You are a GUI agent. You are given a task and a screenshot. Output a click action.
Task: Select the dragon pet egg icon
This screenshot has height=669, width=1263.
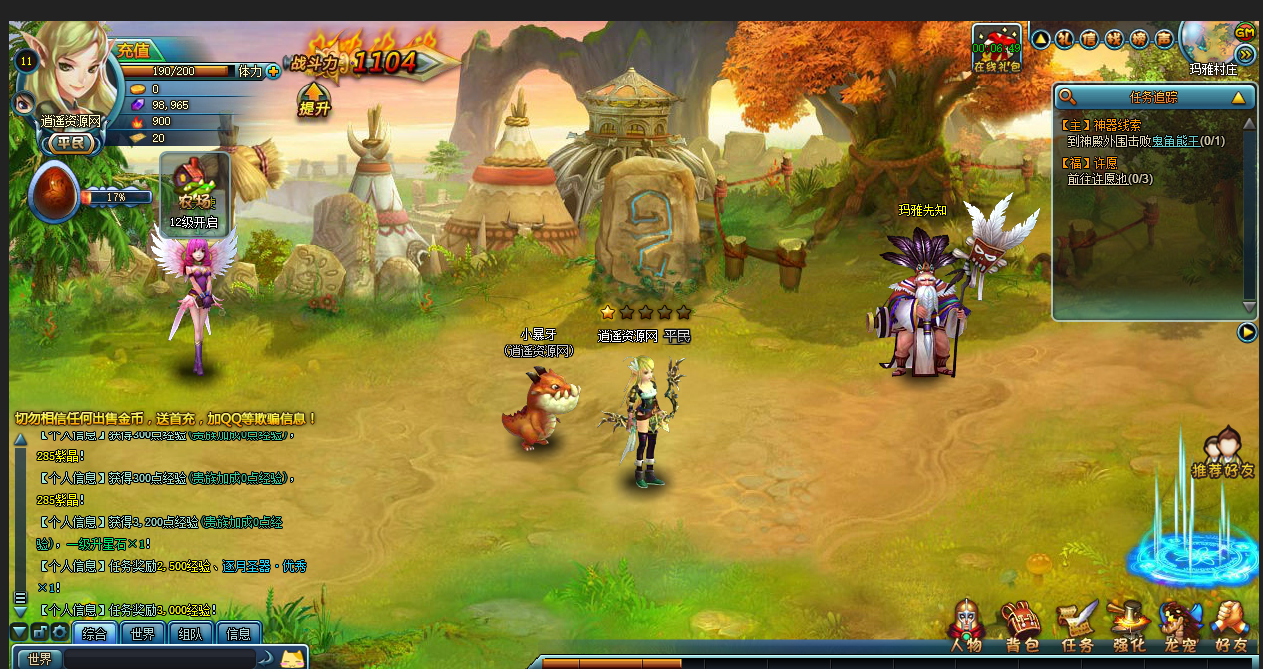point(54,192)
